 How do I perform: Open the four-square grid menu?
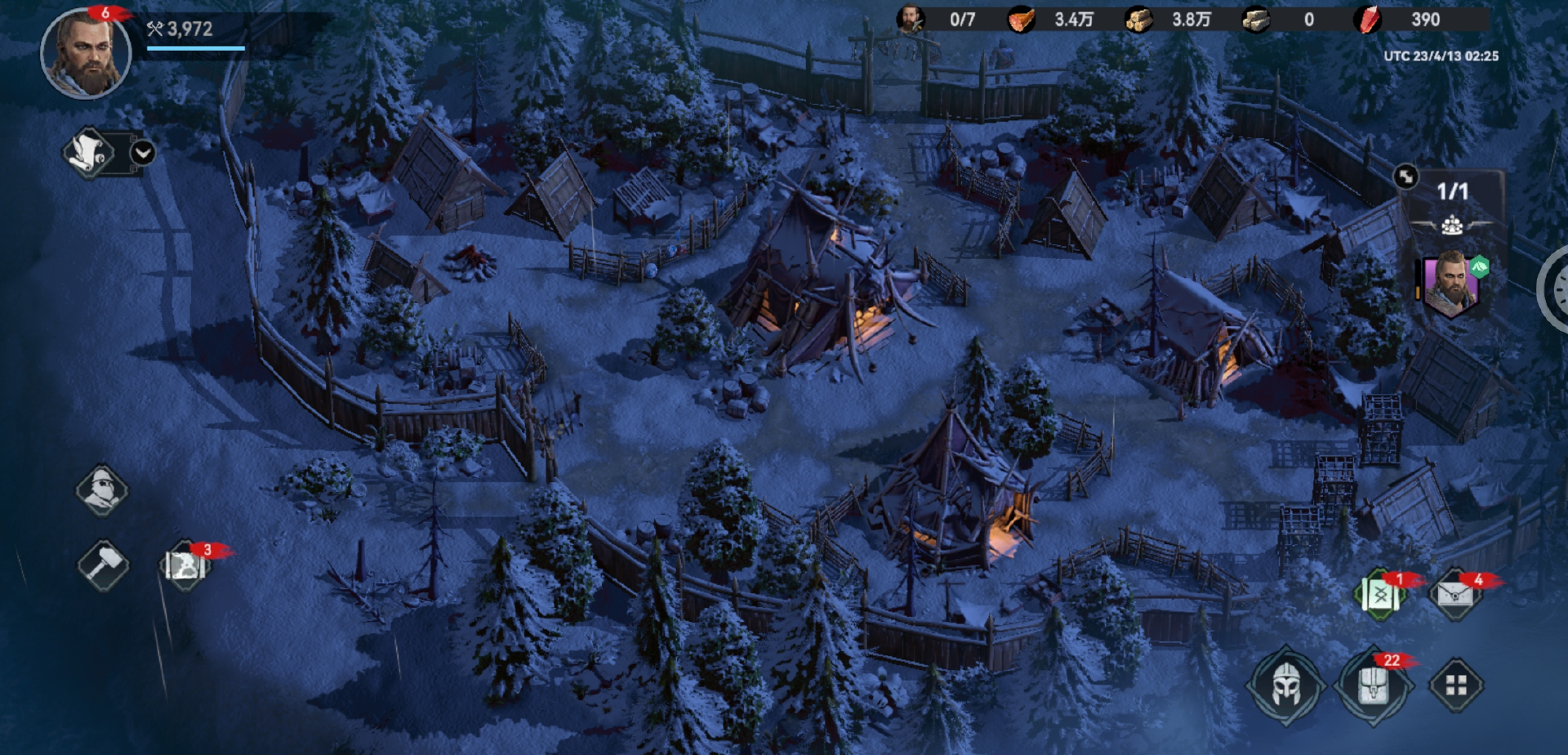tap(1456, 685)
